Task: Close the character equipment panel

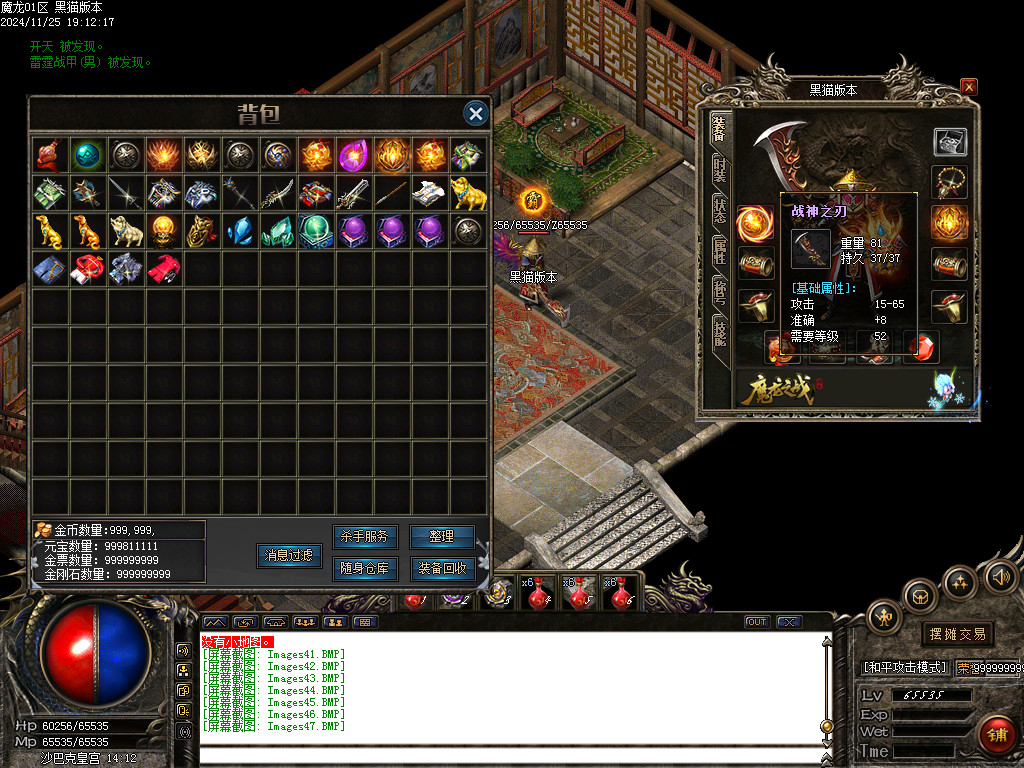Action: click(x=968, y=87)
